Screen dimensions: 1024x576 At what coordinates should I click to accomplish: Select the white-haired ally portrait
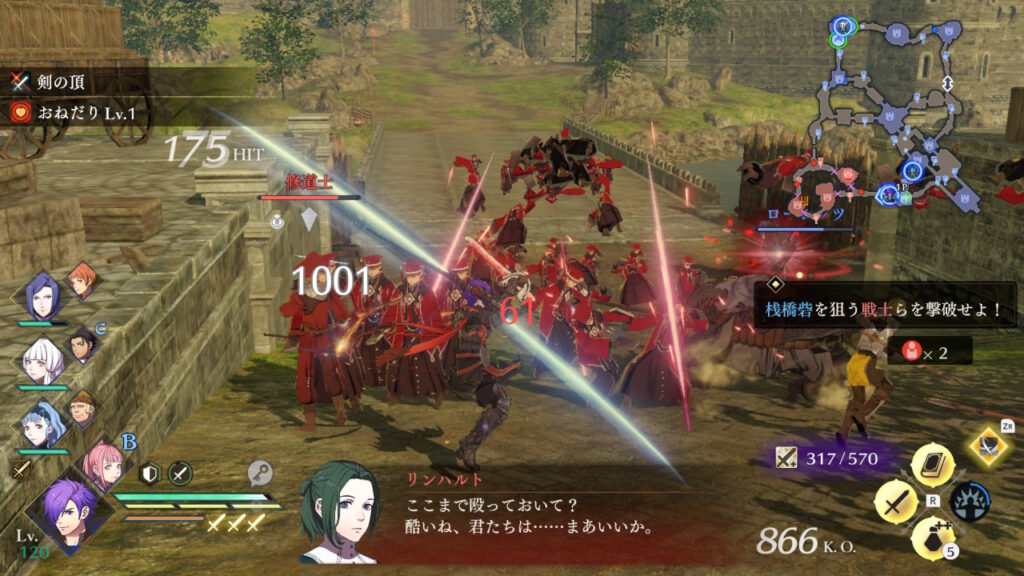coord(42,360)
